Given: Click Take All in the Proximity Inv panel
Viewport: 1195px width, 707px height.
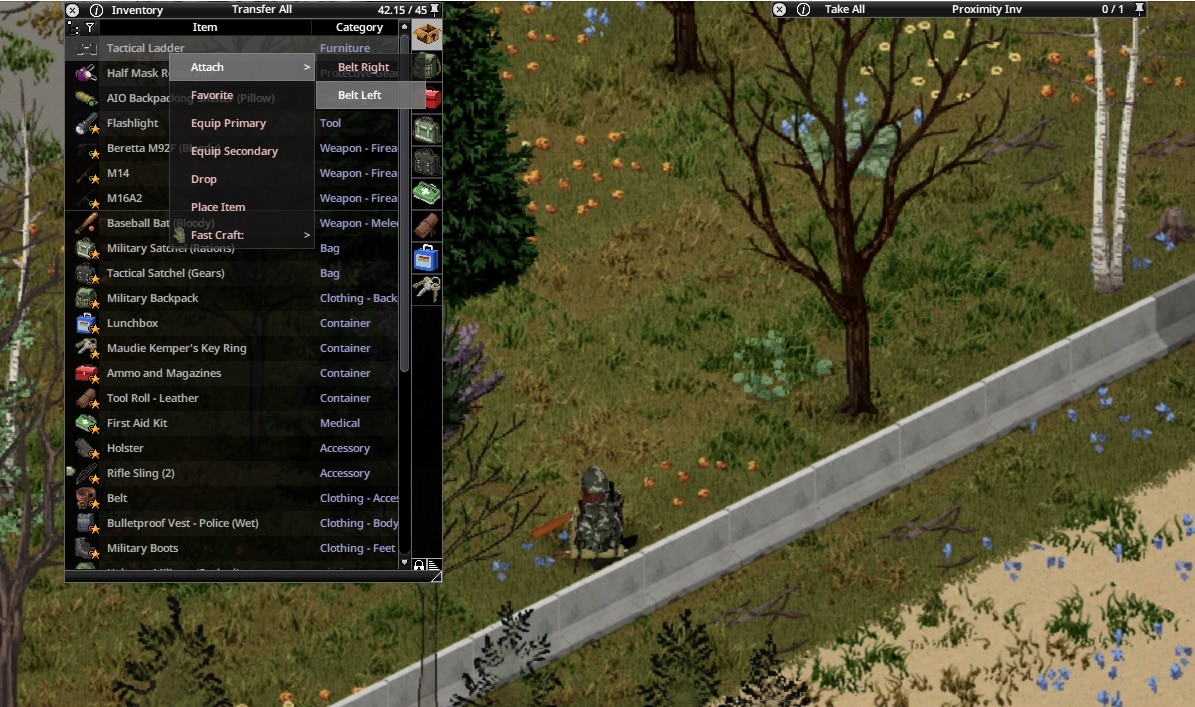Looking at the screenshot, I should pyautogui.click(x=845, y=9).
